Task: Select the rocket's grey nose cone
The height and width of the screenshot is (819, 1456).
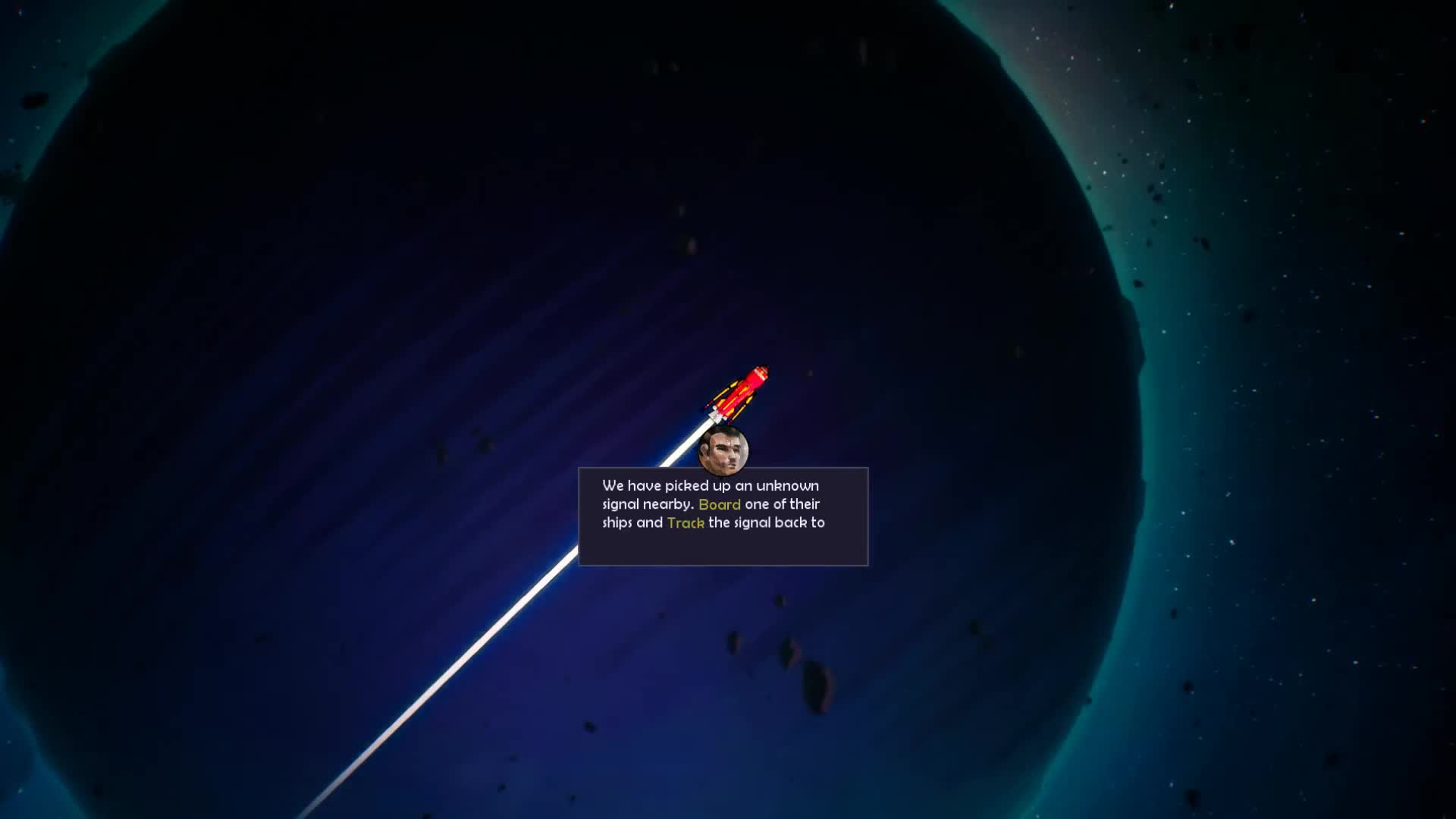Action: pos(761,371)
